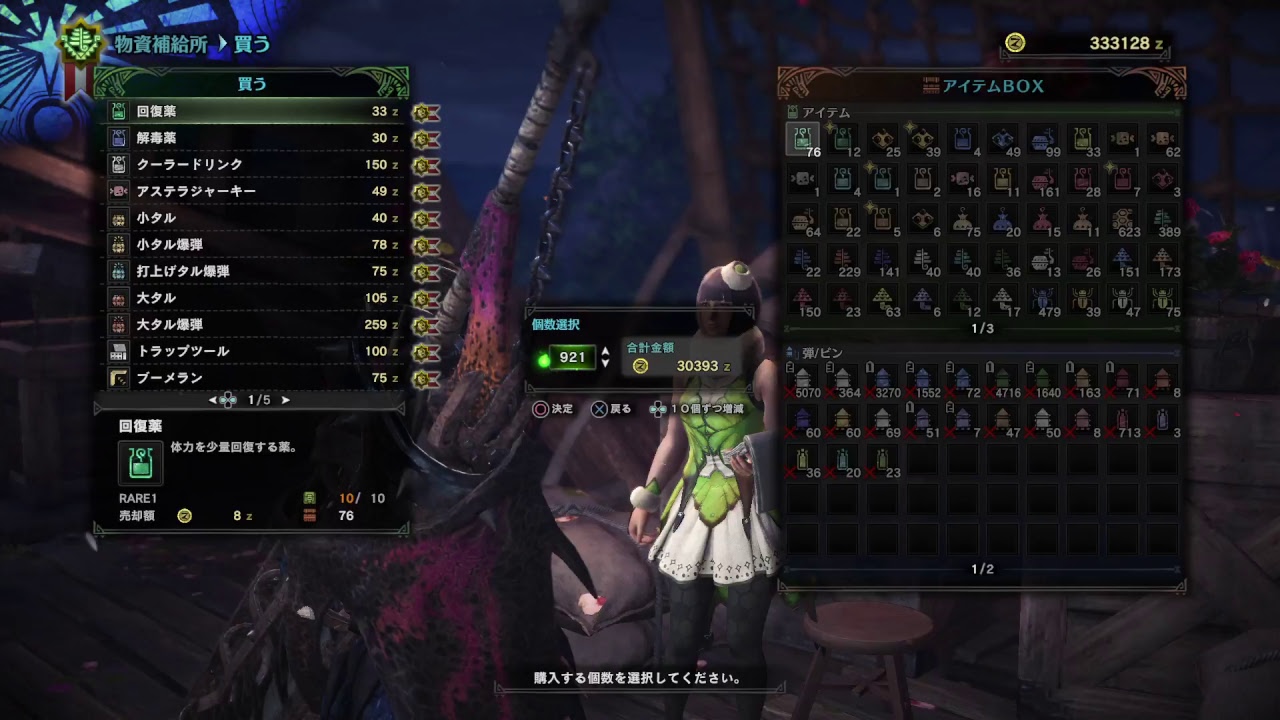Click the トラップツール icon in the buy list
This screenshot has height=720, width=1280.
(120, 351)
